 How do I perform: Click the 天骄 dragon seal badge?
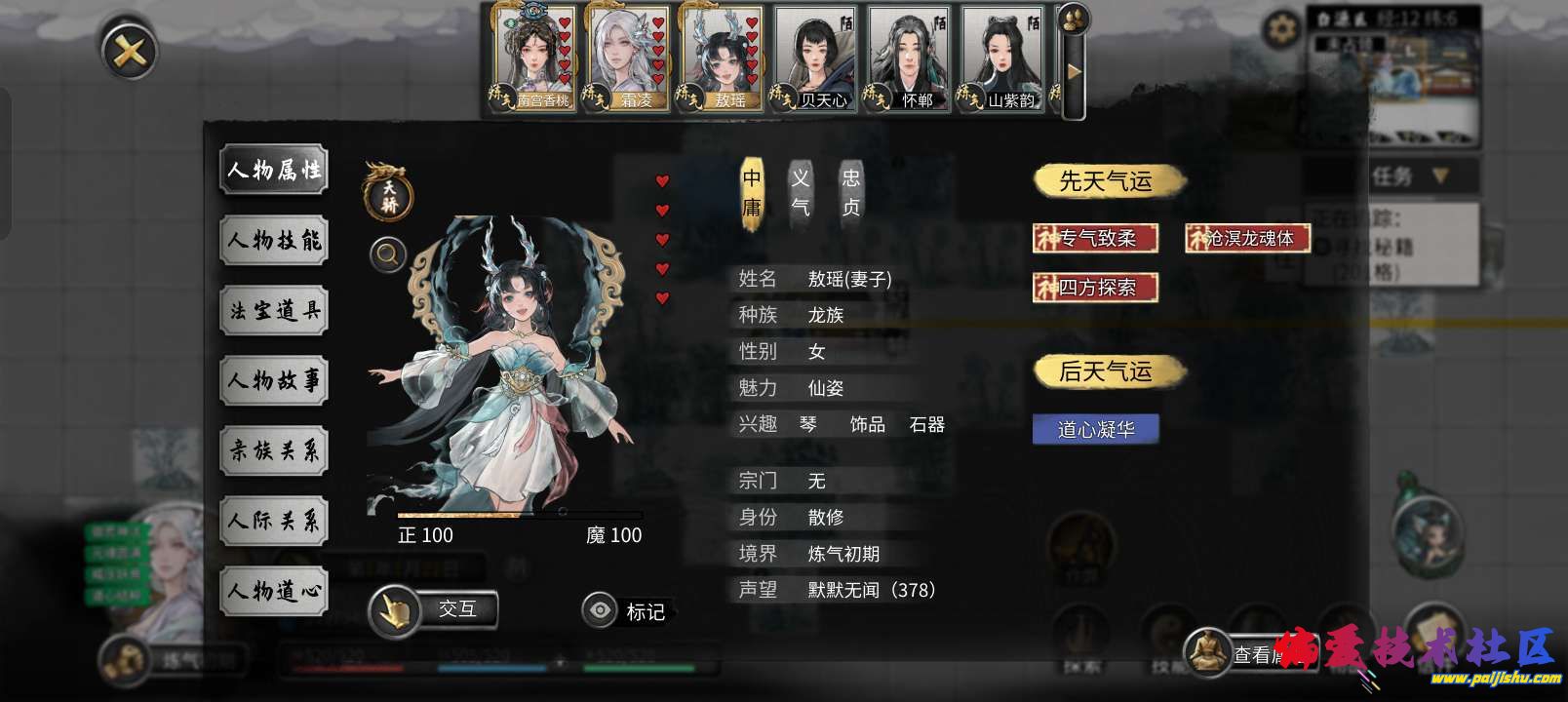point(386,194)
